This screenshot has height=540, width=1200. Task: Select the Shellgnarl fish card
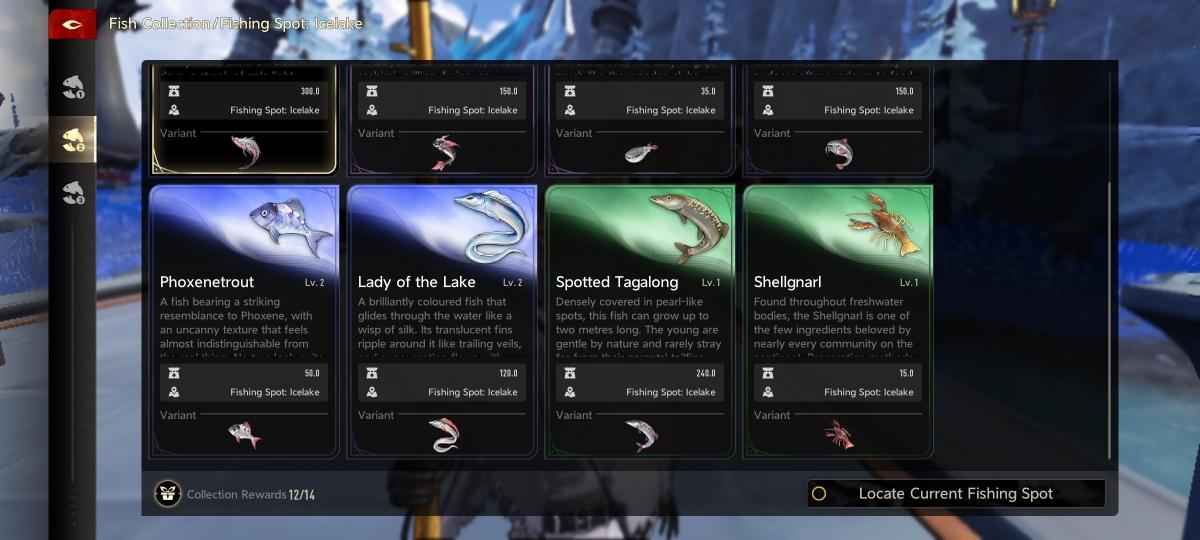click(x=838, y=282)
